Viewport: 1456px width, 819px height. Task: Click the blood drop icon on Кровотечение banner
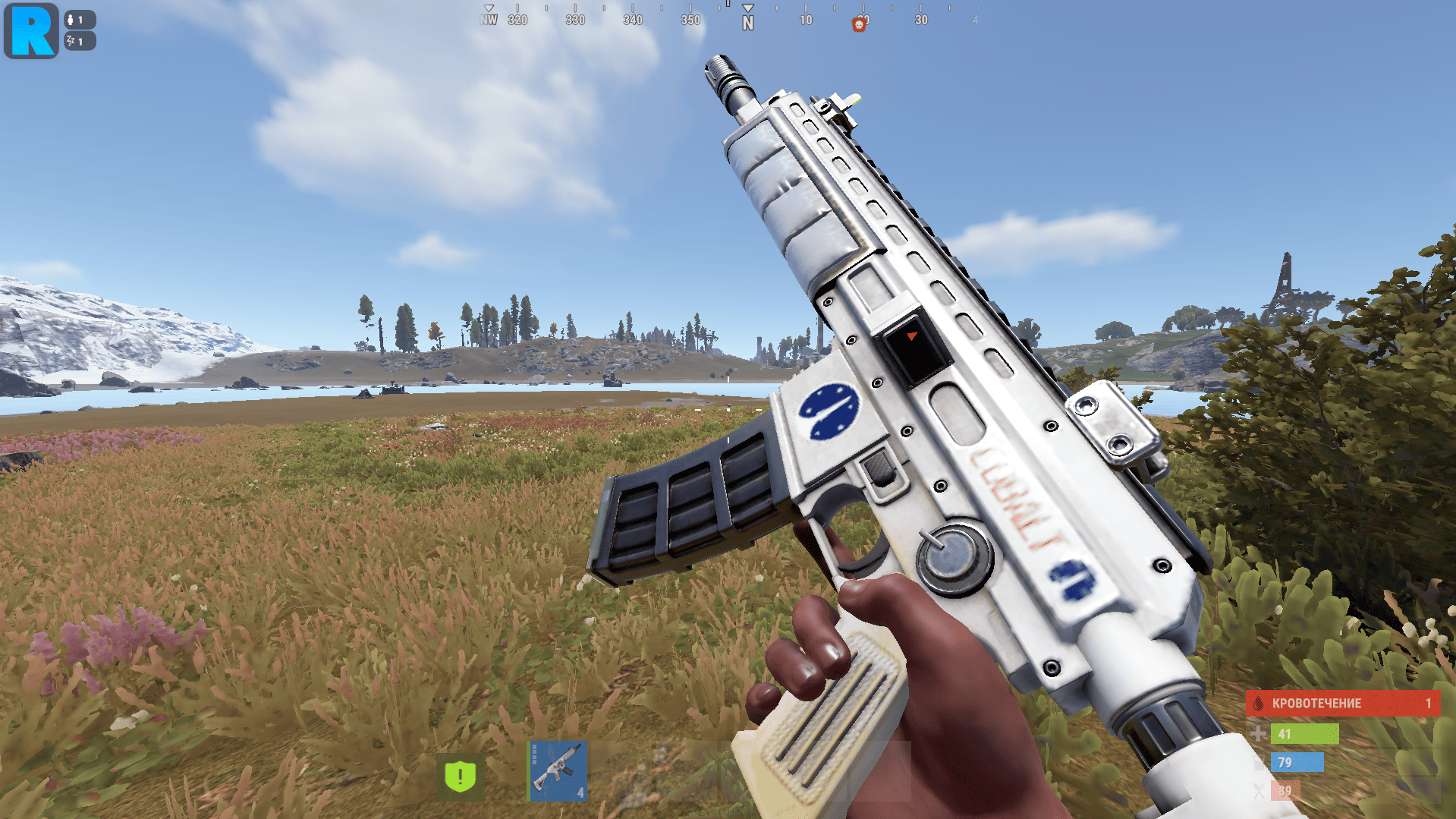pos(1257,704)
